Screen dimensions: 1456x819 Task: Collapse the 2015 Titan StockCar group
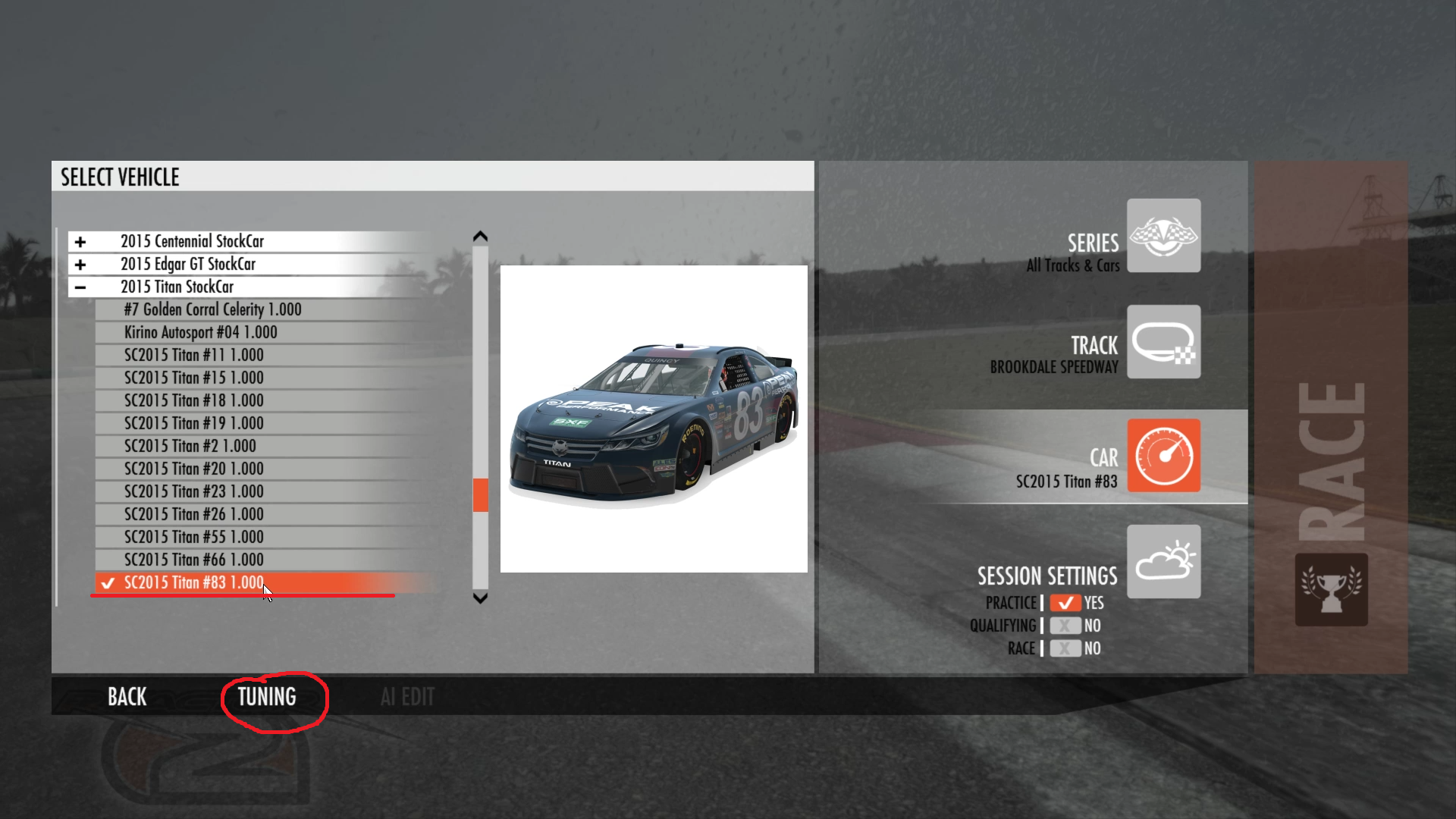point(80,287)
